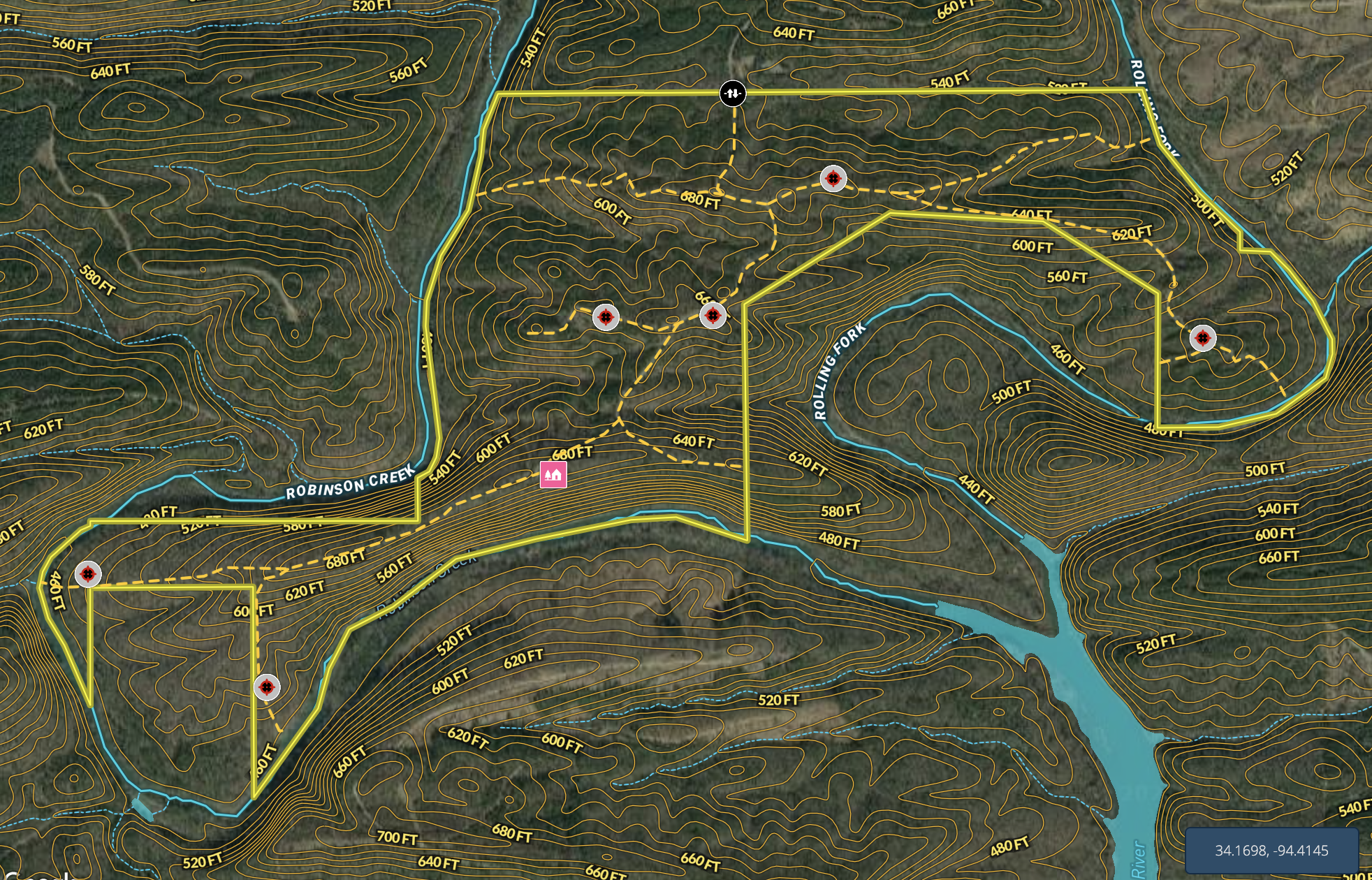Screen dimensions: 1372x880
Task: Click the red target marker at the trail's western end
Action: tap(88, 574)
